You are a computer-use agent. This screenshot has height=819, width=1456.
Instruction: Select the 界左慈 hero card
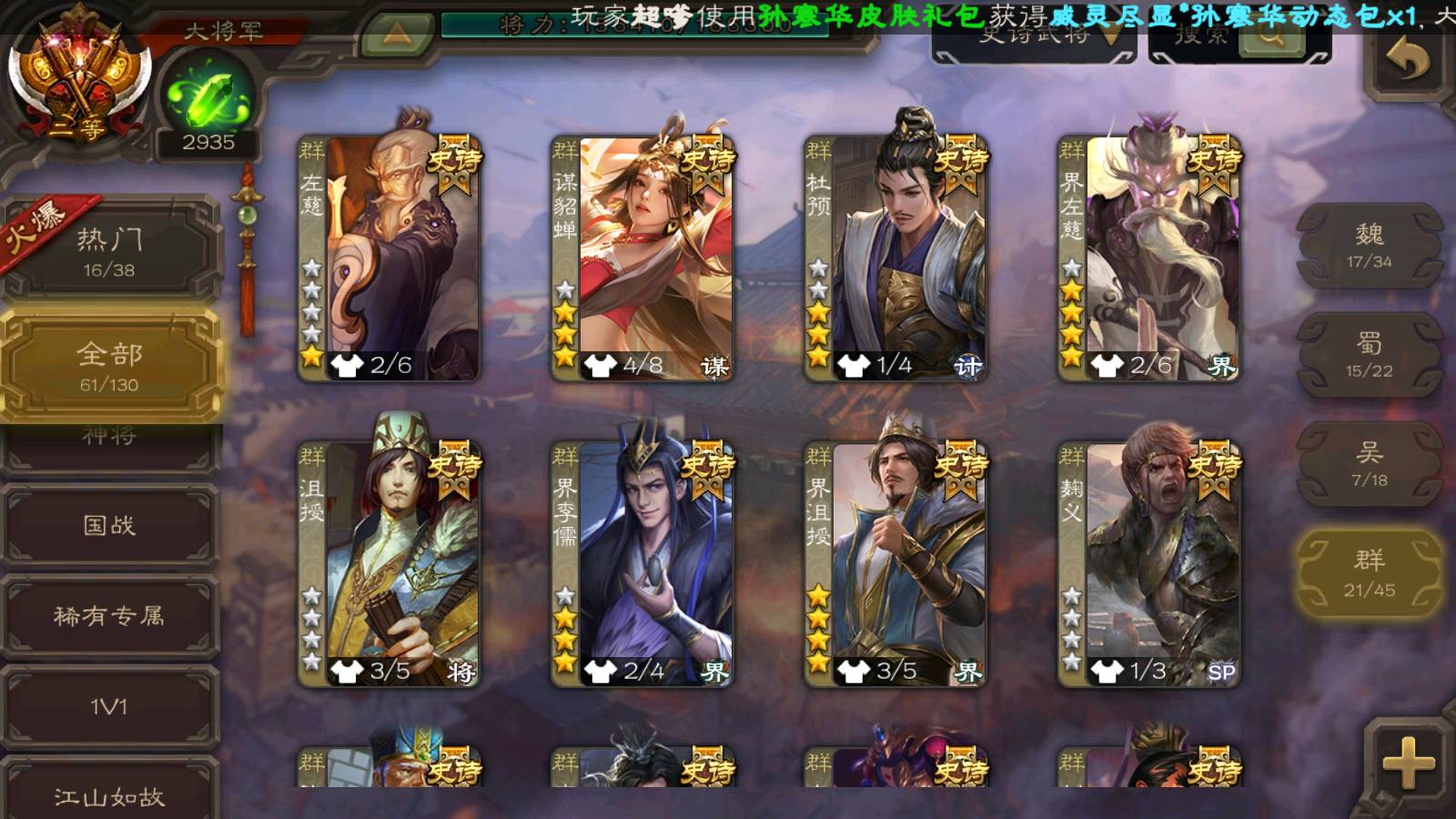(x=1148, y=257)
